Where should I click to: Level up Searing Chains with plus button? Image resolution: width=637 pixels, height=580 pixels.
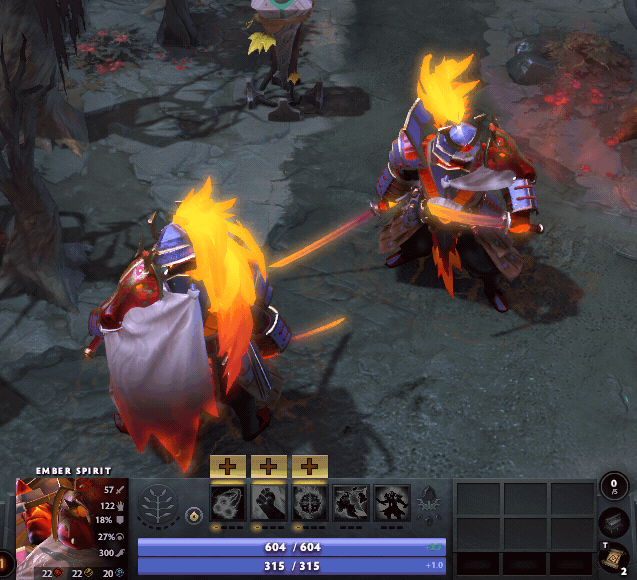coord(229,466)
